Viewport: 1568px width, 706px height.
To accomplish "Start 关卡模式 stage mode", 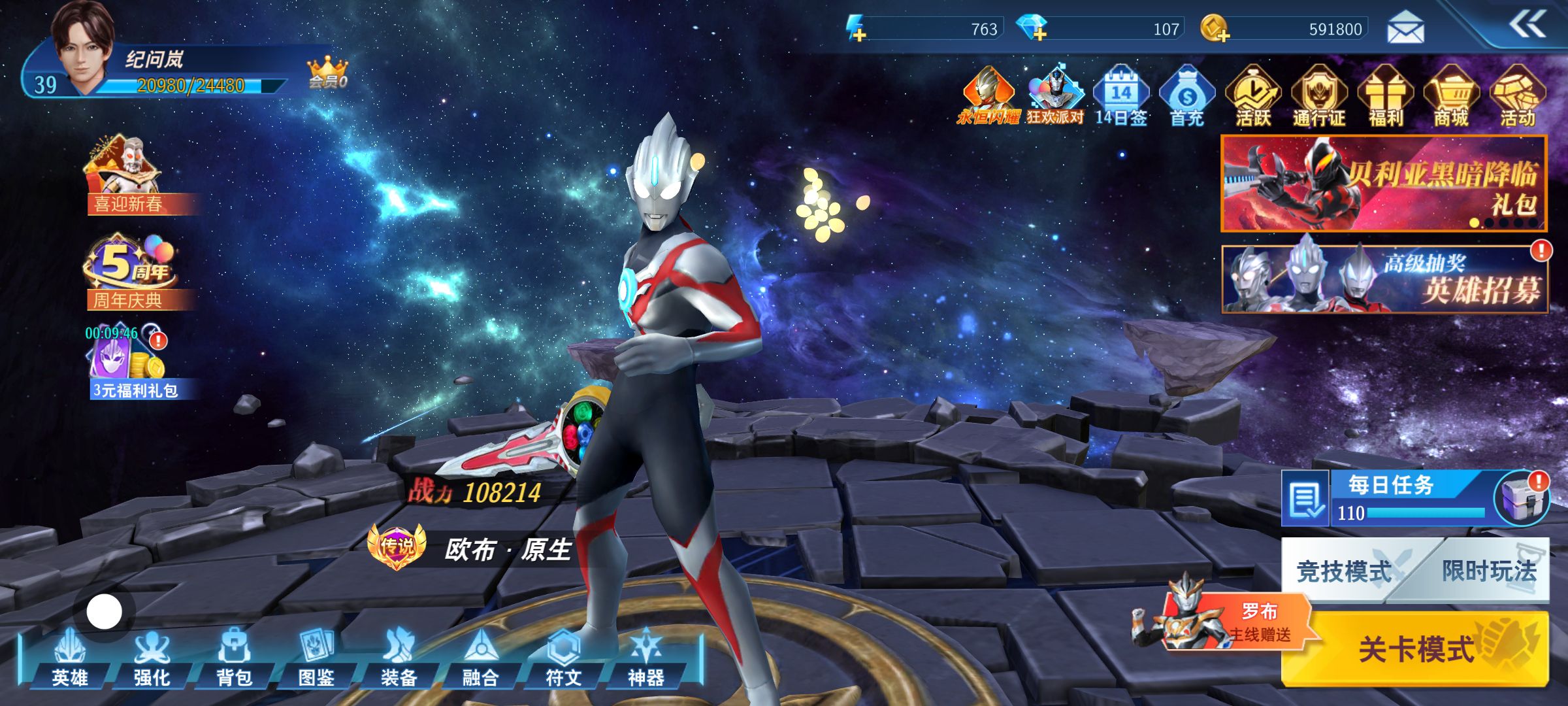I will (x=1416, y=648).
